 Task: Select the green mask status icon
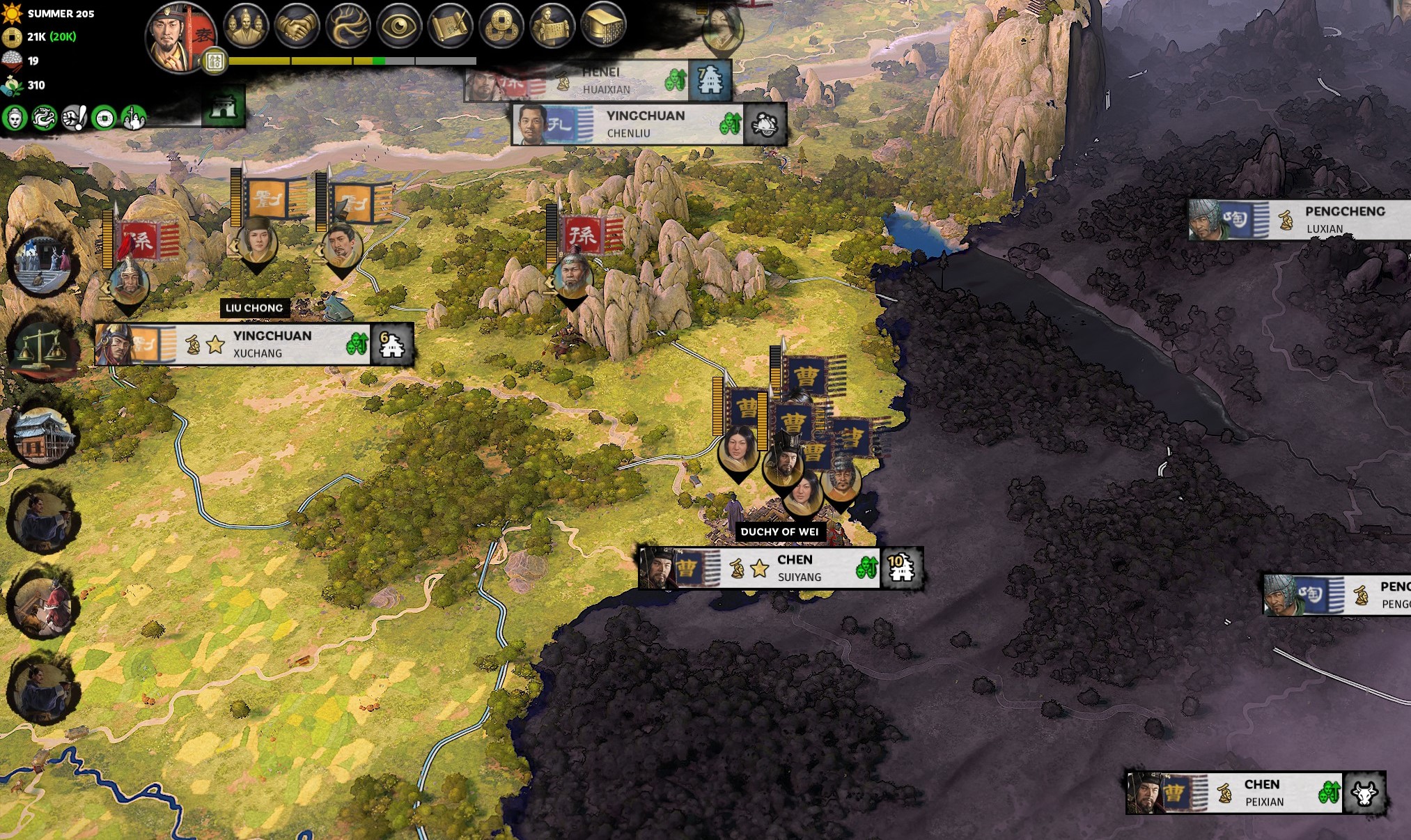pos(15,118)
